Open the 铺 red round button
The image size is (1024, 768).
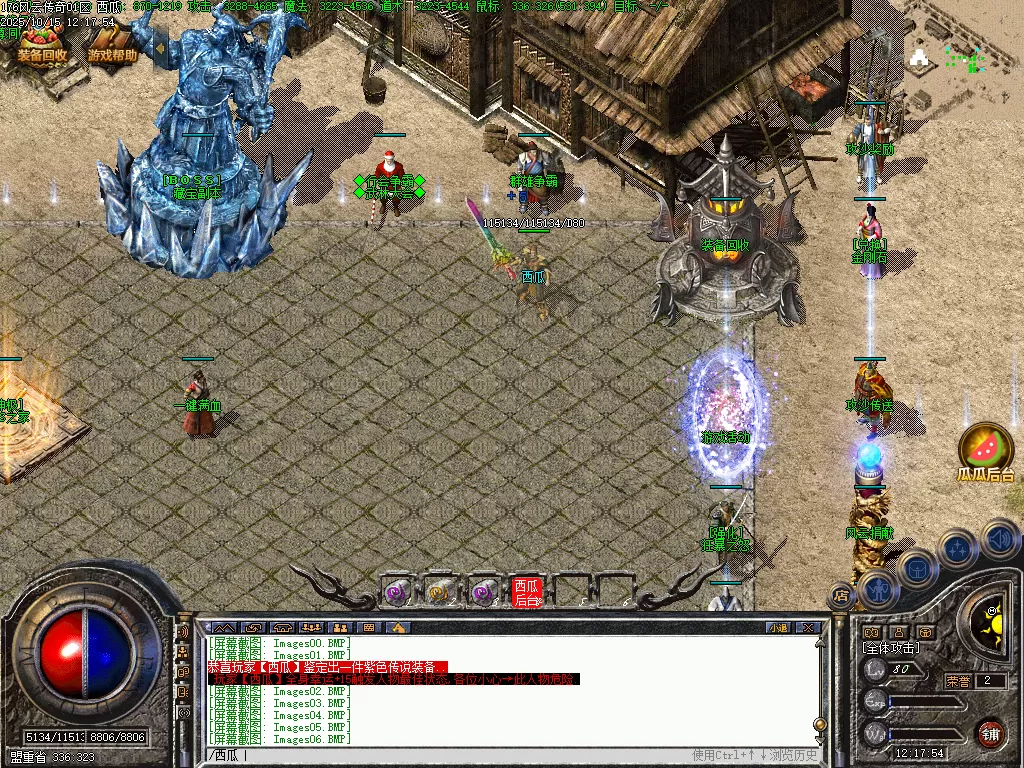tap(990, 733)
